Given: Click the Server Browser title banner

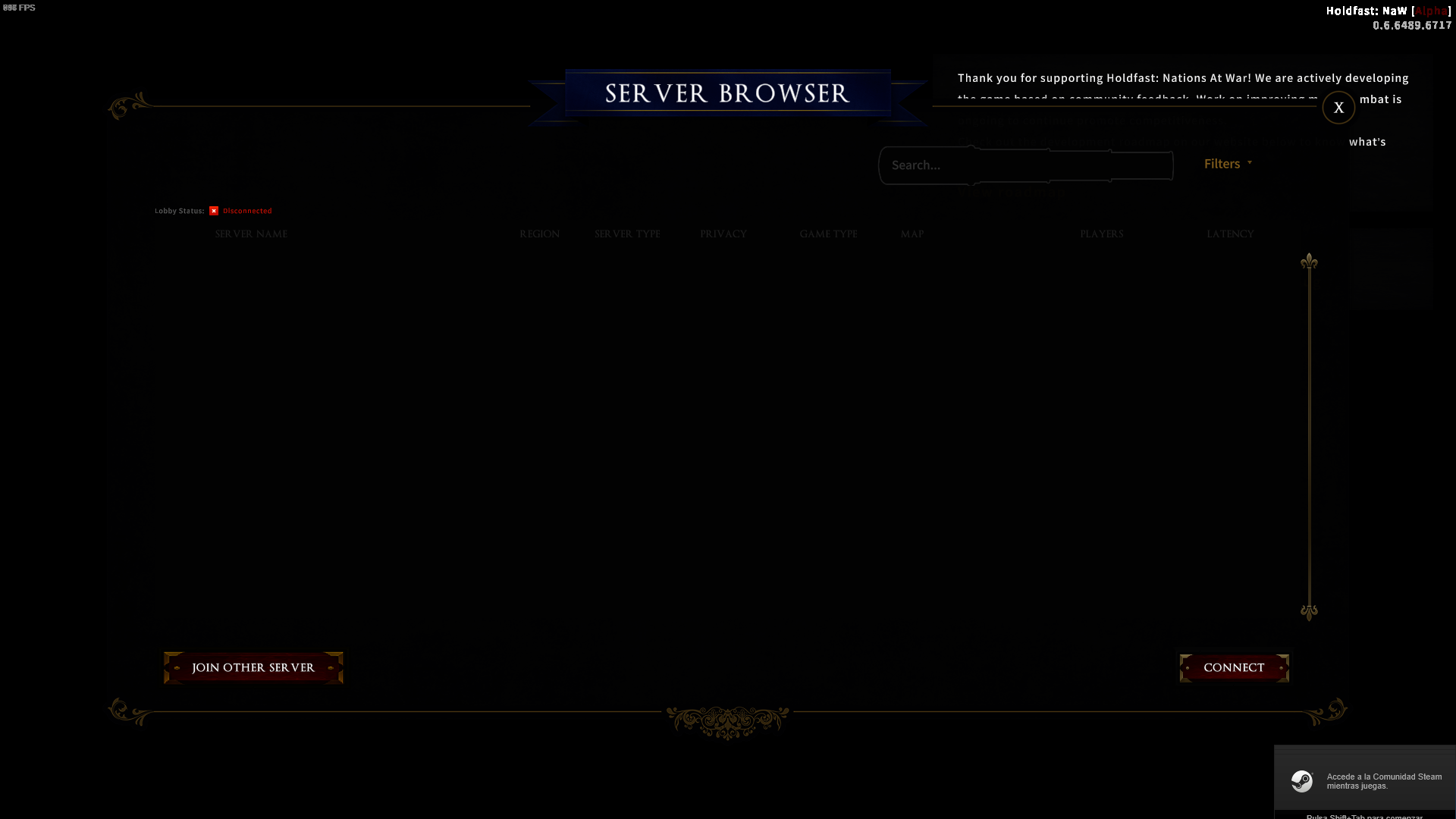Looking at the screenshot, I should [726, 94].
